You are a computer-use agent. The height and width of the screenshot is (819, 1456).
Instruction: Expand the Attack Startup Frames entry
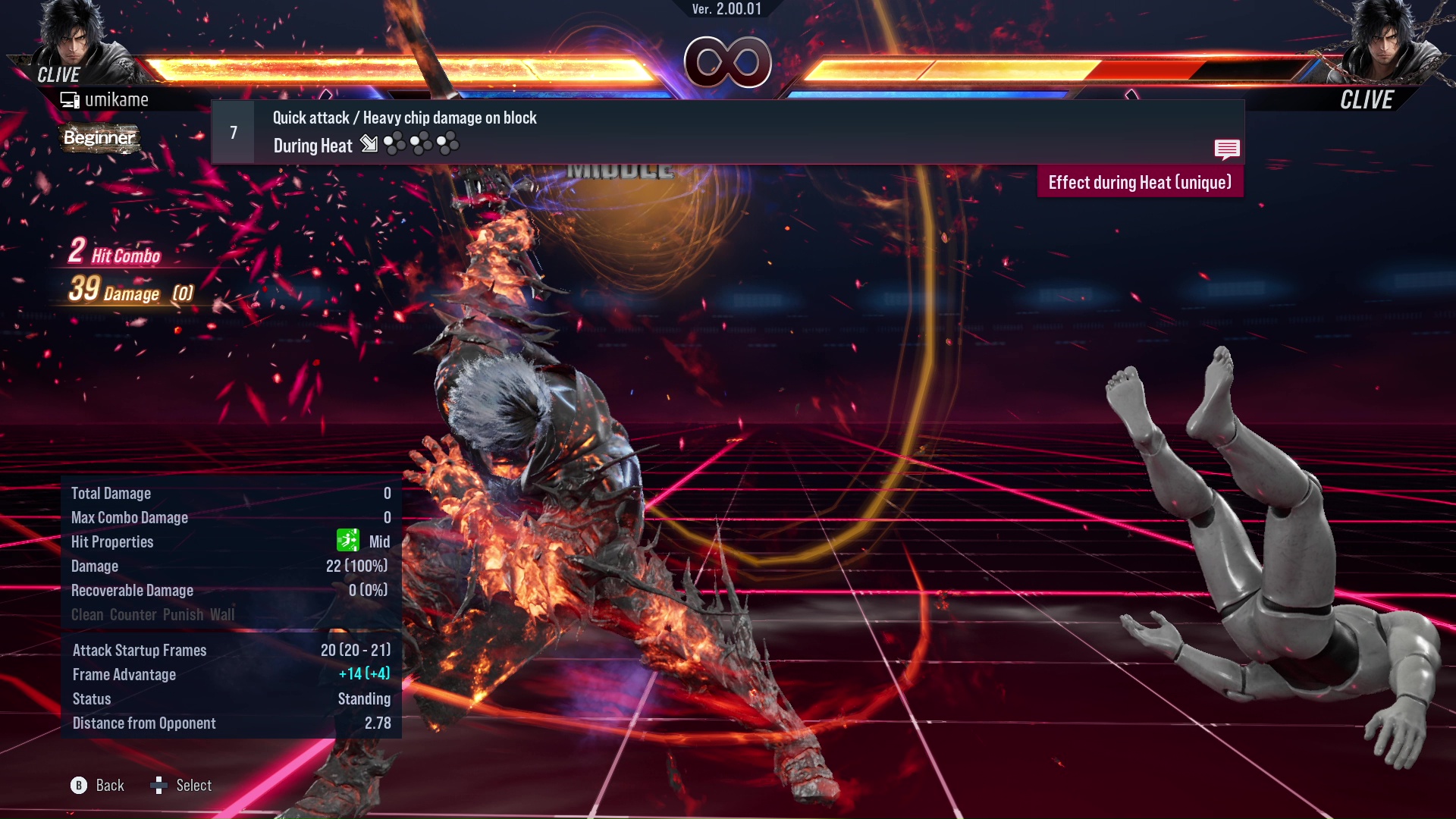[x=140, y=650]
